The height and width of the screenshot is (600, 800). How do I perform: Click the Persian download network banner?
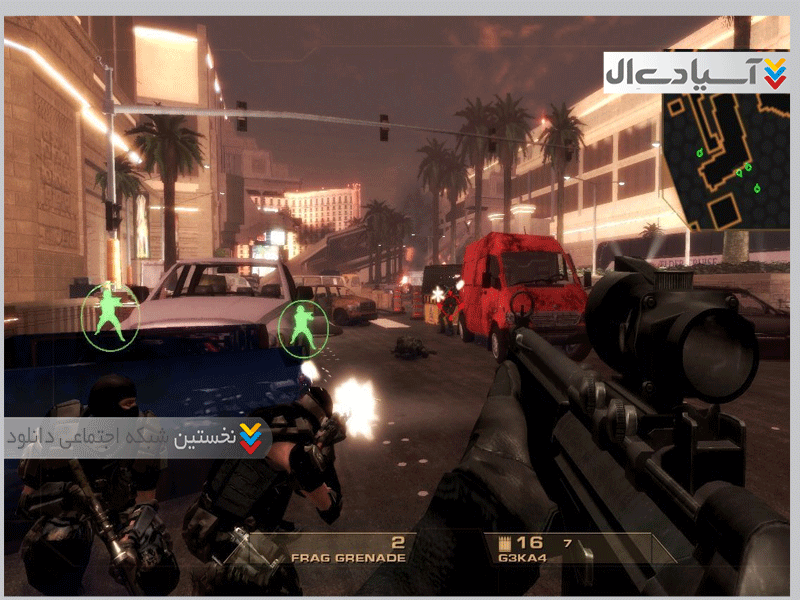pyautogui.click(x=136, y=438)
